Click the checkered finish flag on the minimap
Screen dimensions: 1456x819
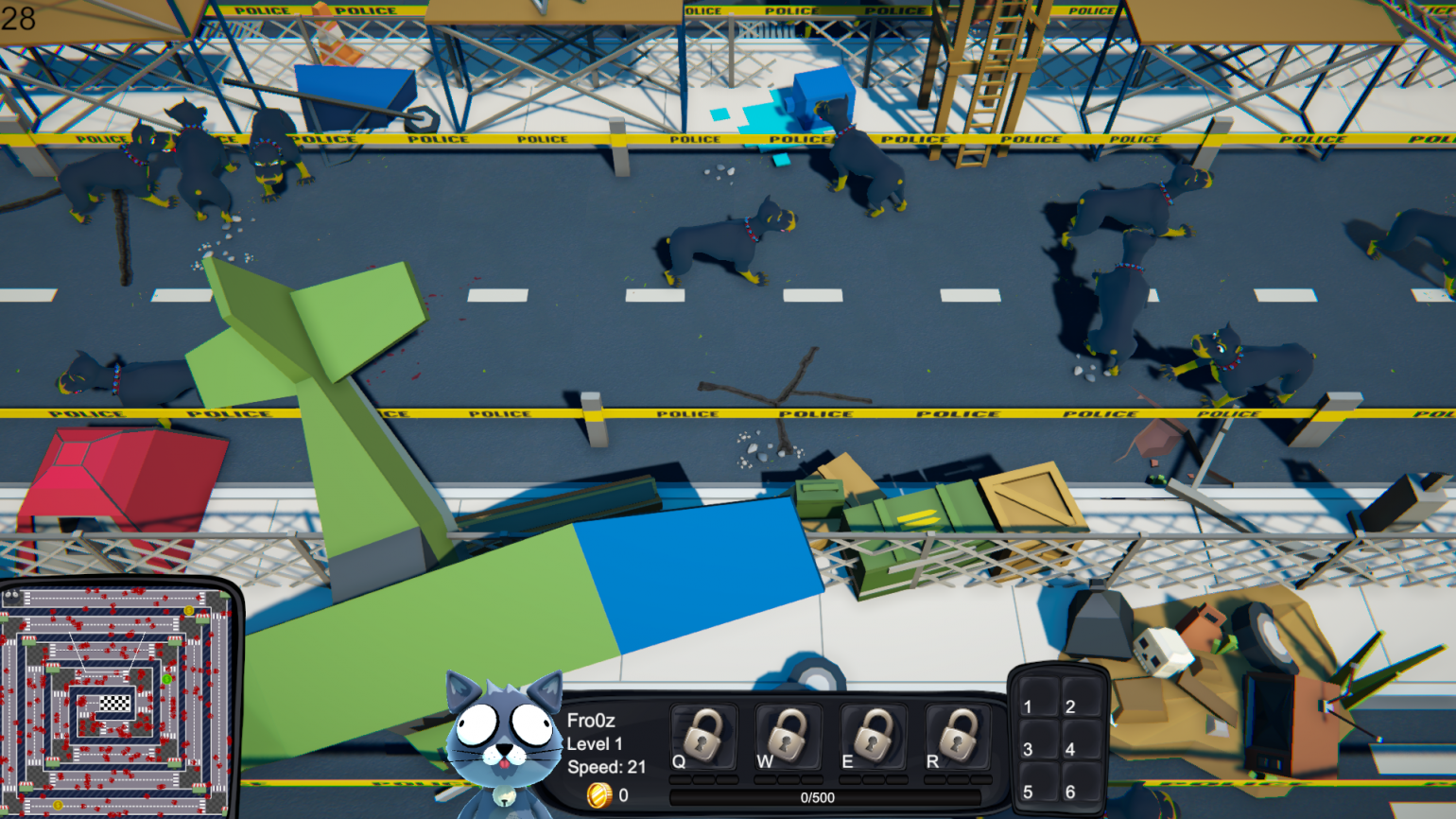(x=116, y=702)
